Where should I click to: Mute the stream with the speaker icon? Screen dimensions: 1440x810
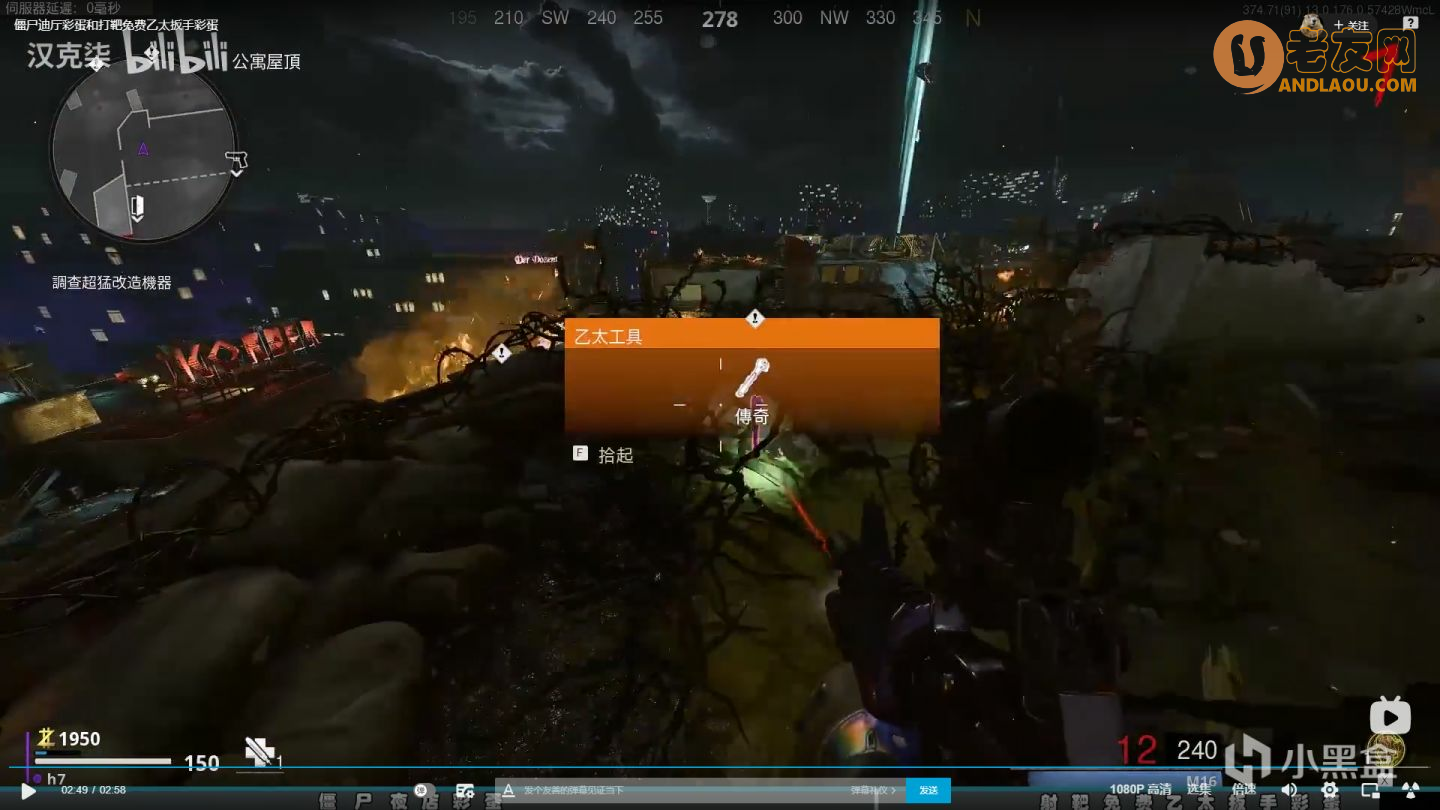coord(1291,790)
